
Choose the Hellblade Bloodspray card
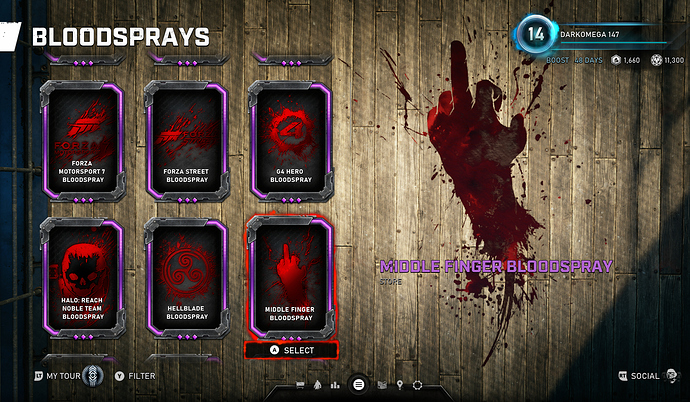pyautogui.click(x=184, y=275)
